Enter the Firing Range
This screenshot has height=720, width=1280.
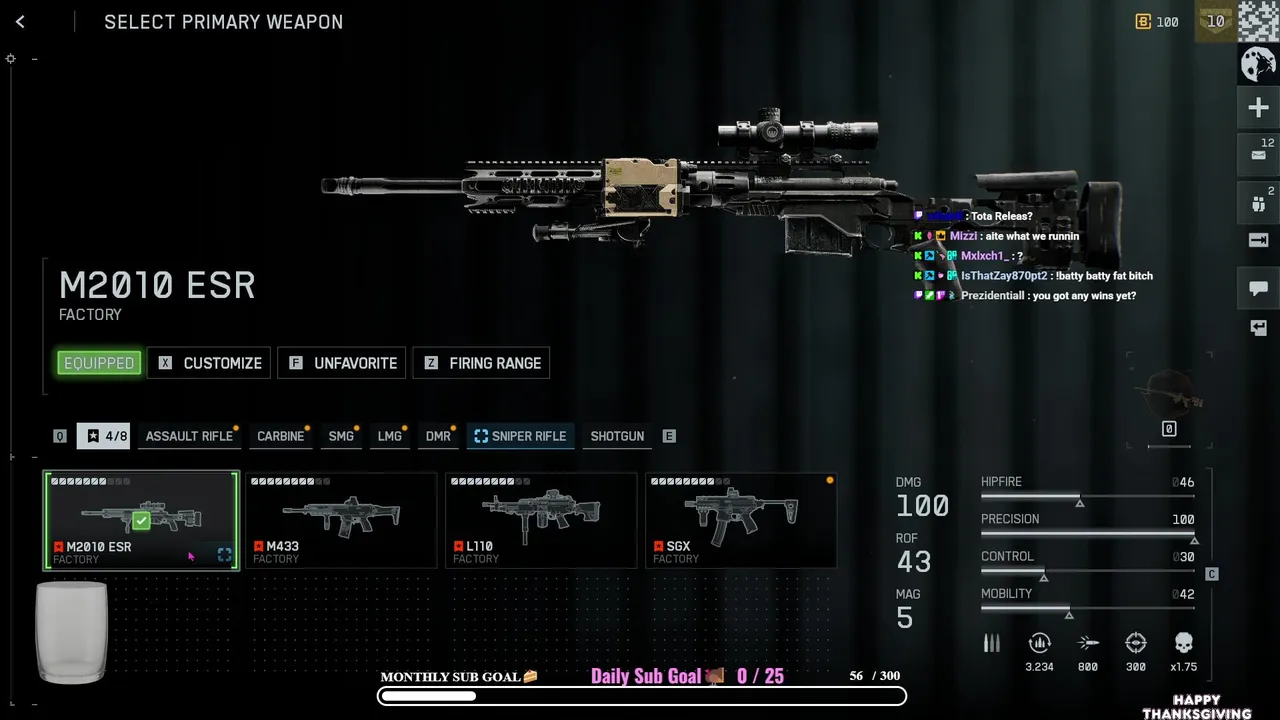point(481,363)
